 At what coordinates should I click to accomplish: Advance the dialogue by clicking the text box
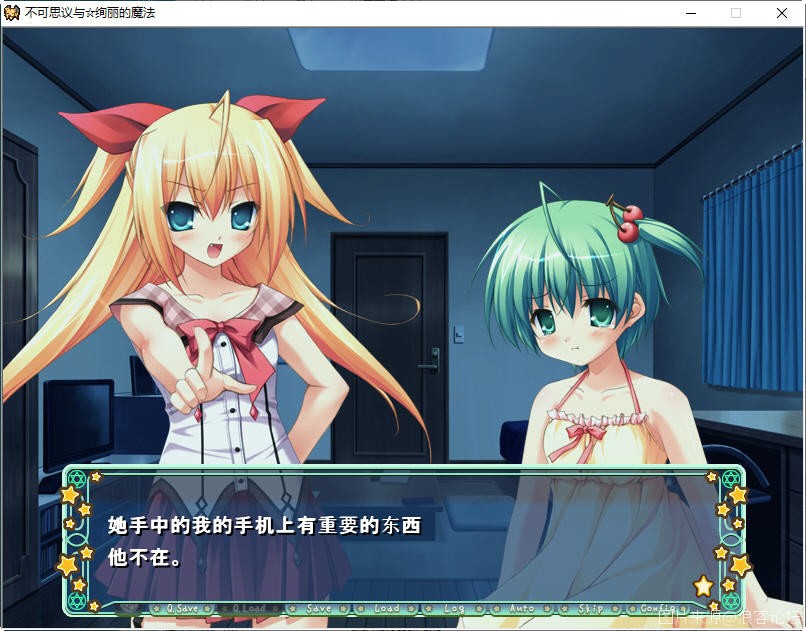pos(400,540)
